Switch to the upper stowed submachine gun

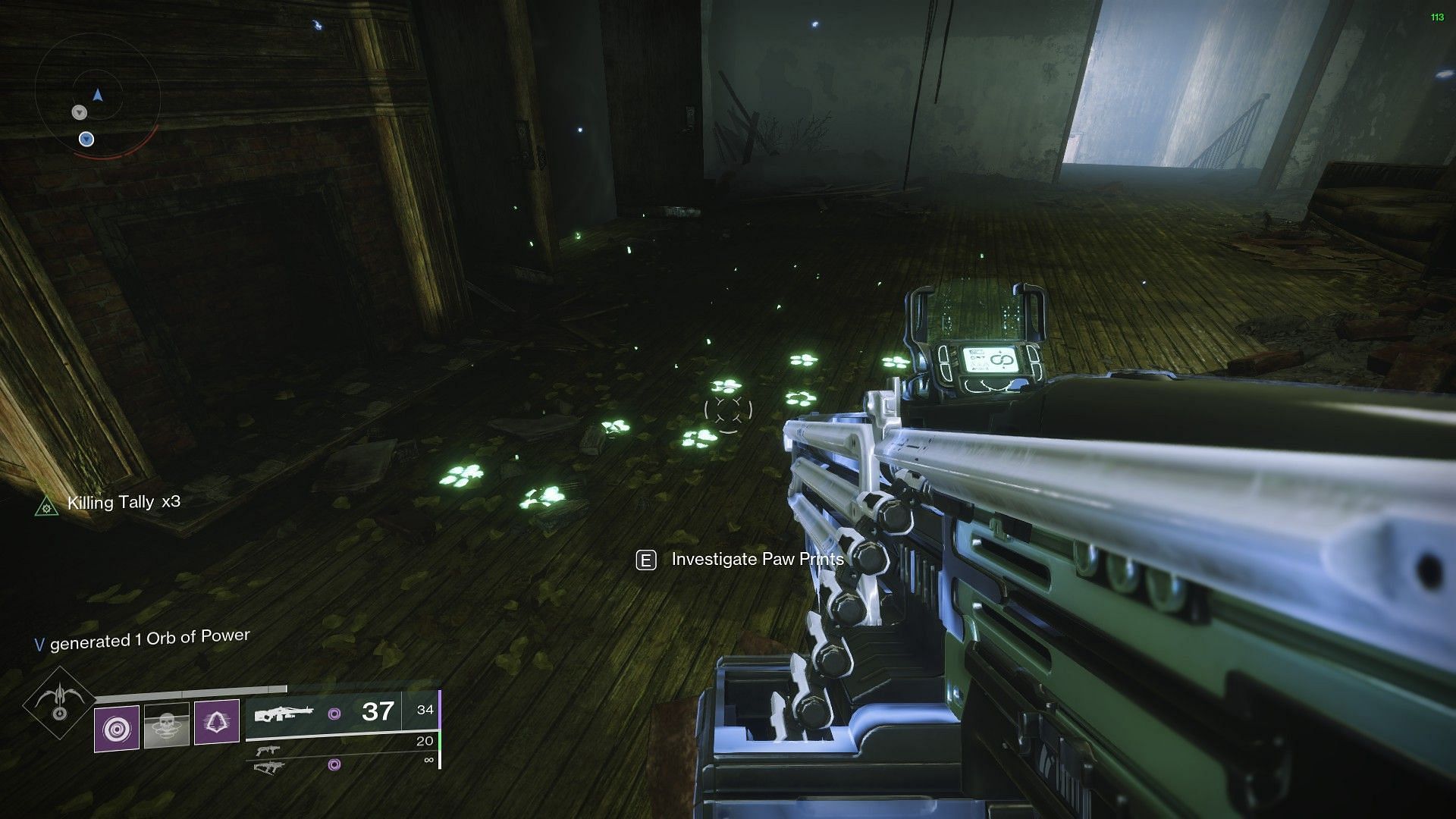tap(268, 751)
